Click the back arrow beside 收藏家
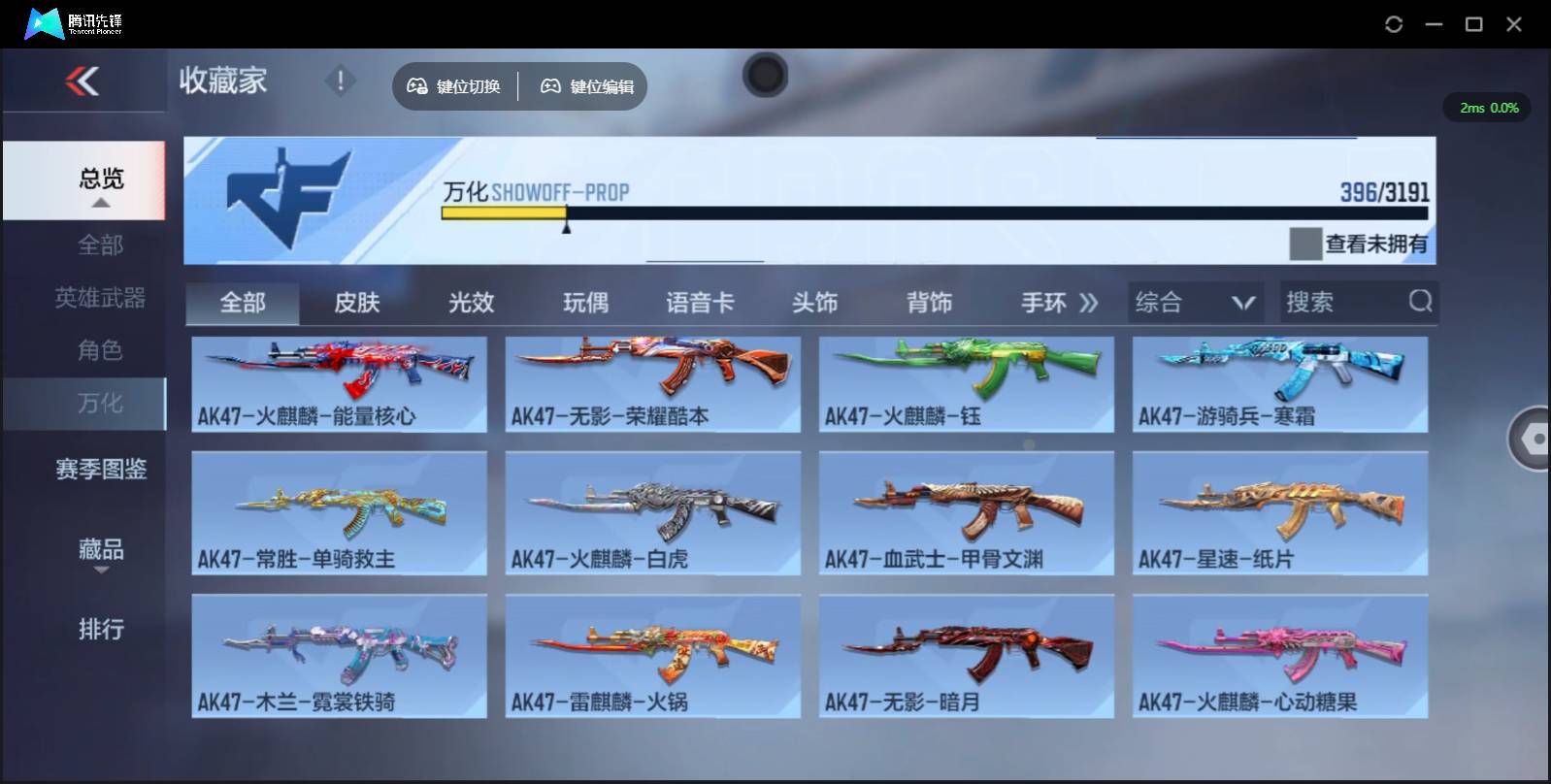Screen dimensions: 1551x784 pyautogui.click(x=82, y=82)
